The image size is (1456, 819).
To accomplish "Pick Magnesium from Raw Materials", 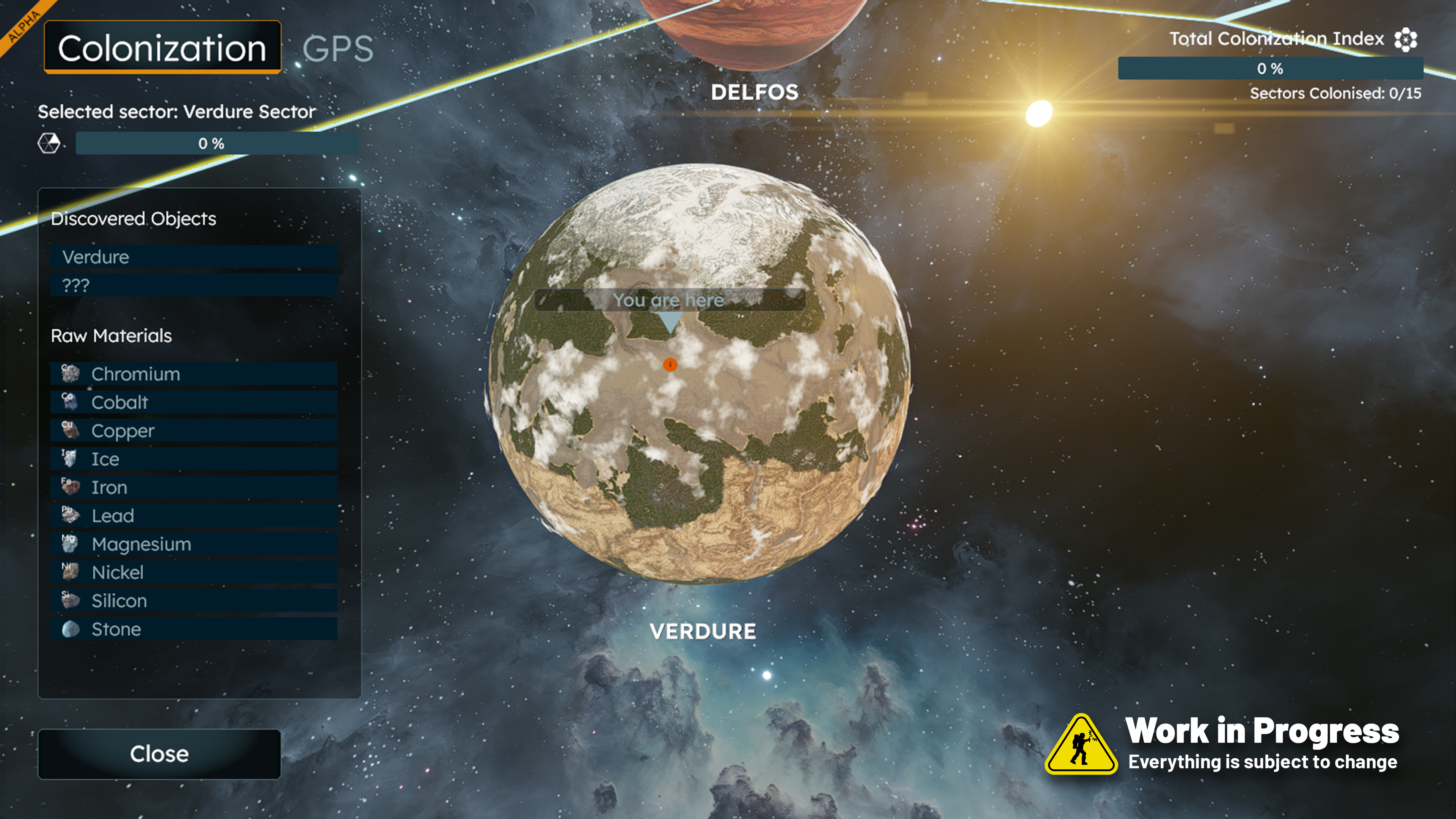I will [193, 544].
